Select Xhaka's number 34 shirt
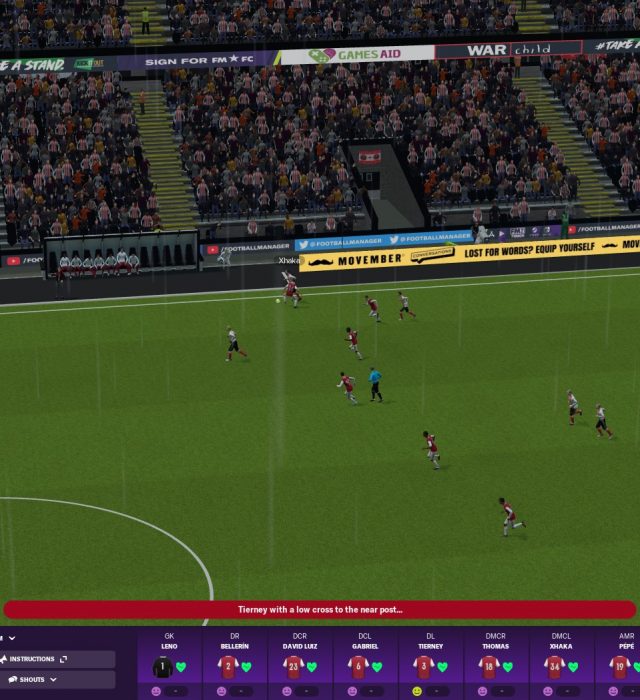This screenshot has width=640, height=700. pyautogui.click(x=555, y=667)
